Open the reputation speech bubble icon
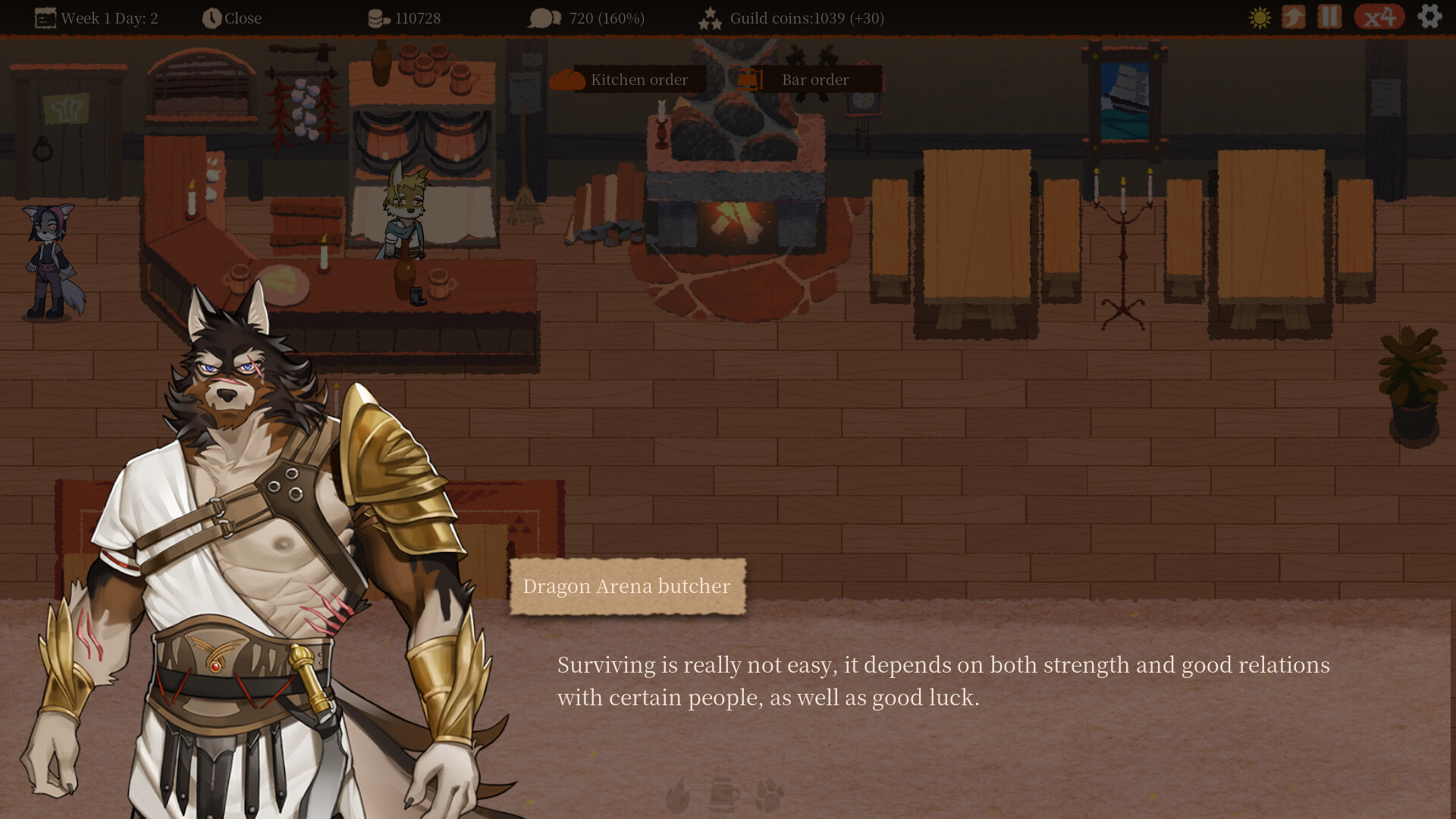 click(x=544, y=17)
